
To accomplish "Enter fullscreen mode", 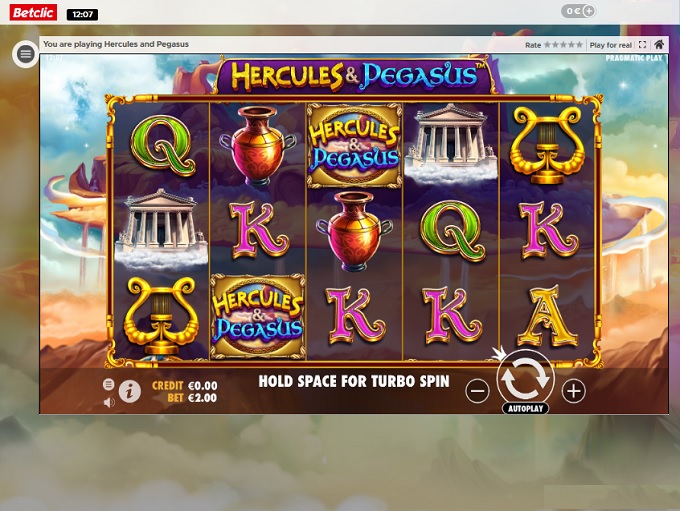I will point(642,45).
